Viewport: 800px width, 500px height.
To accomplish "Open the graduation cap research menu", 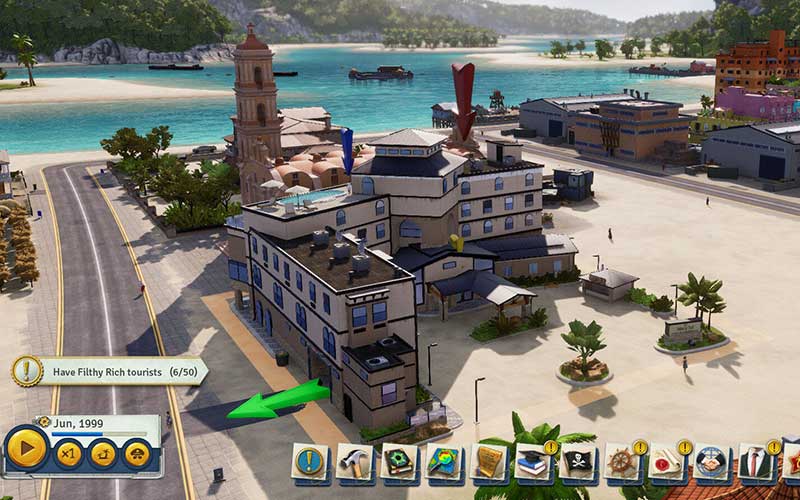I will [533, 462].
